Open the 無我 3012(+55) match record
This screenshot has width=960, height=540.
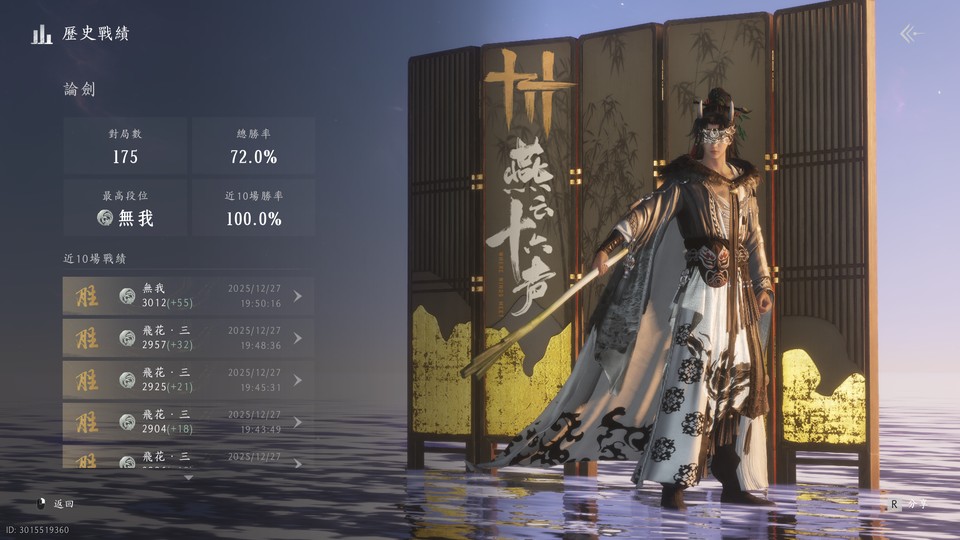(187, 296)
